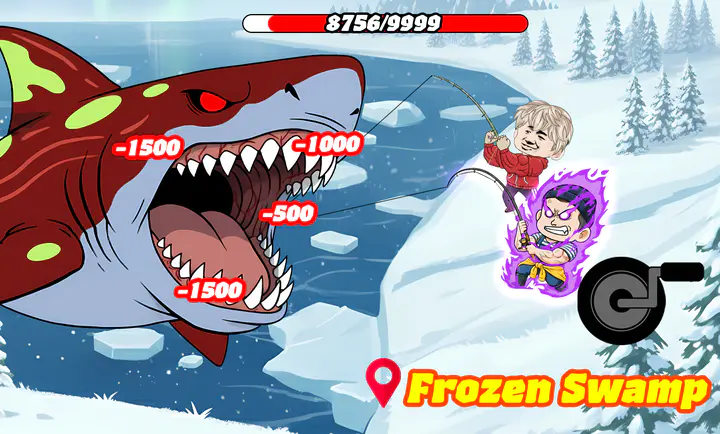720x434 pixels.
Task: Open the Frozen Swamp location label
Action: point(539,388)
